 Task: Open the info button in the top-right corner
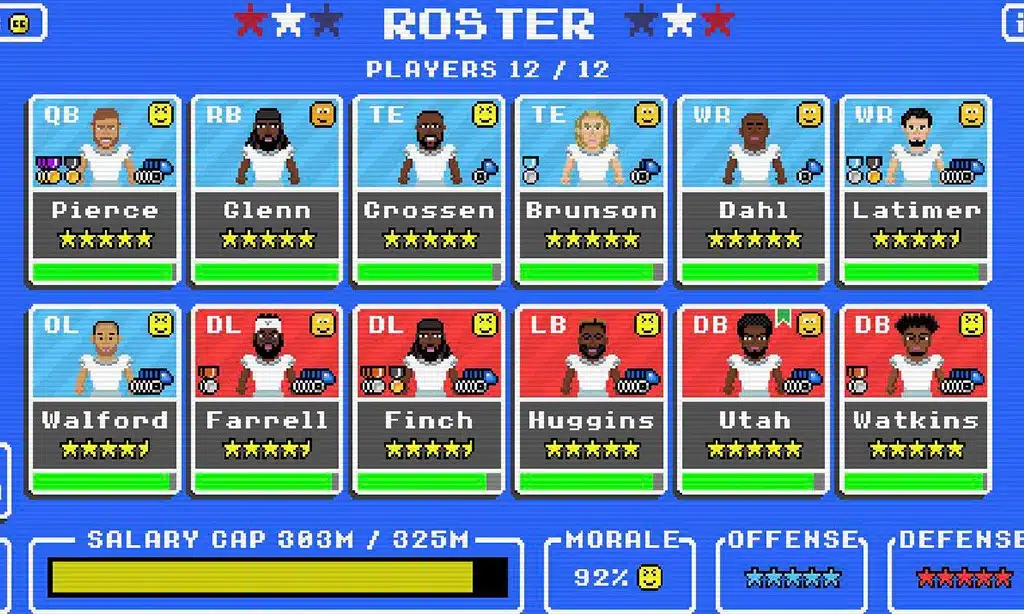point(1012,22)
